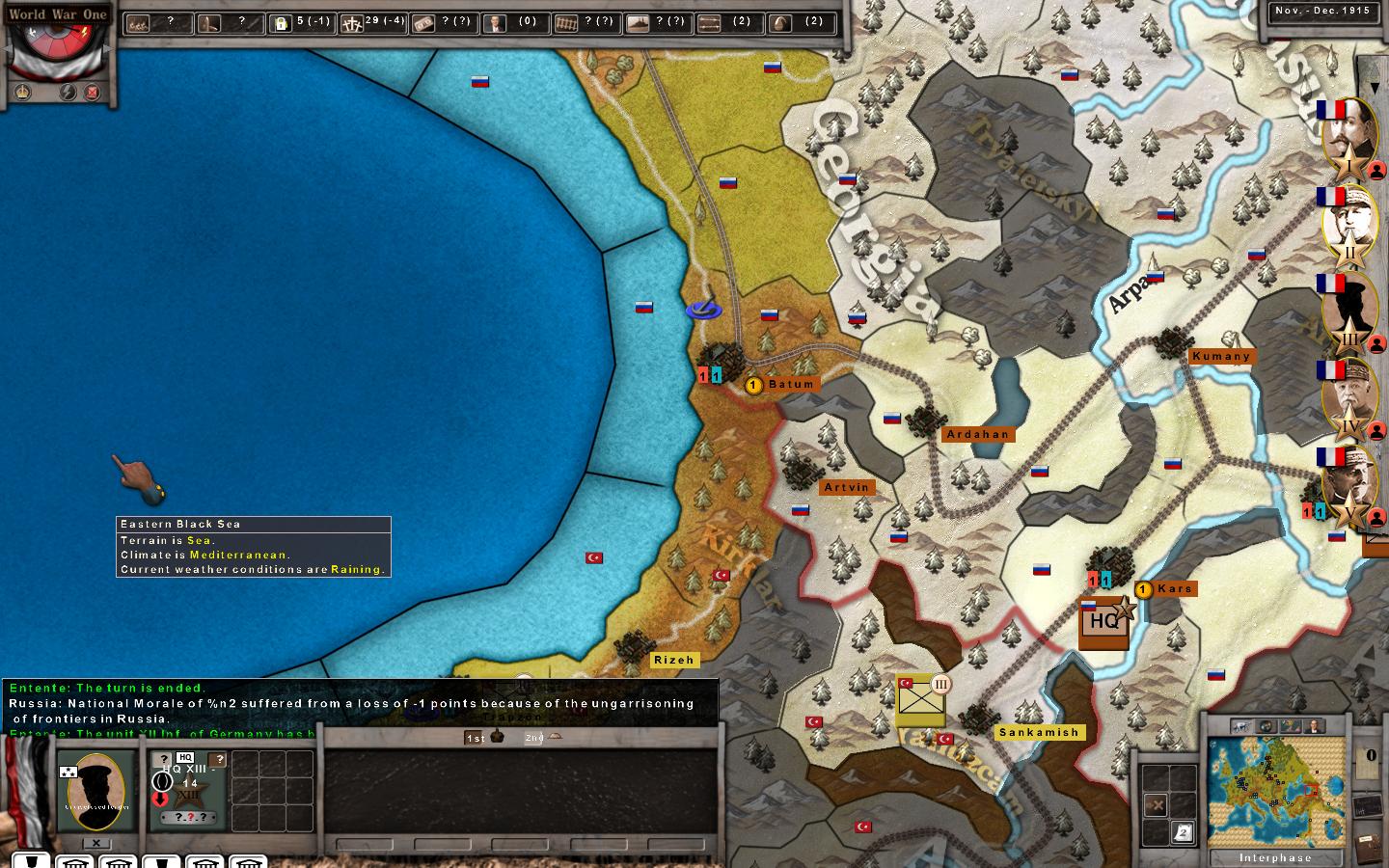
Task: Click the padlock resource icon in top bar
Action: coord(282,23)
